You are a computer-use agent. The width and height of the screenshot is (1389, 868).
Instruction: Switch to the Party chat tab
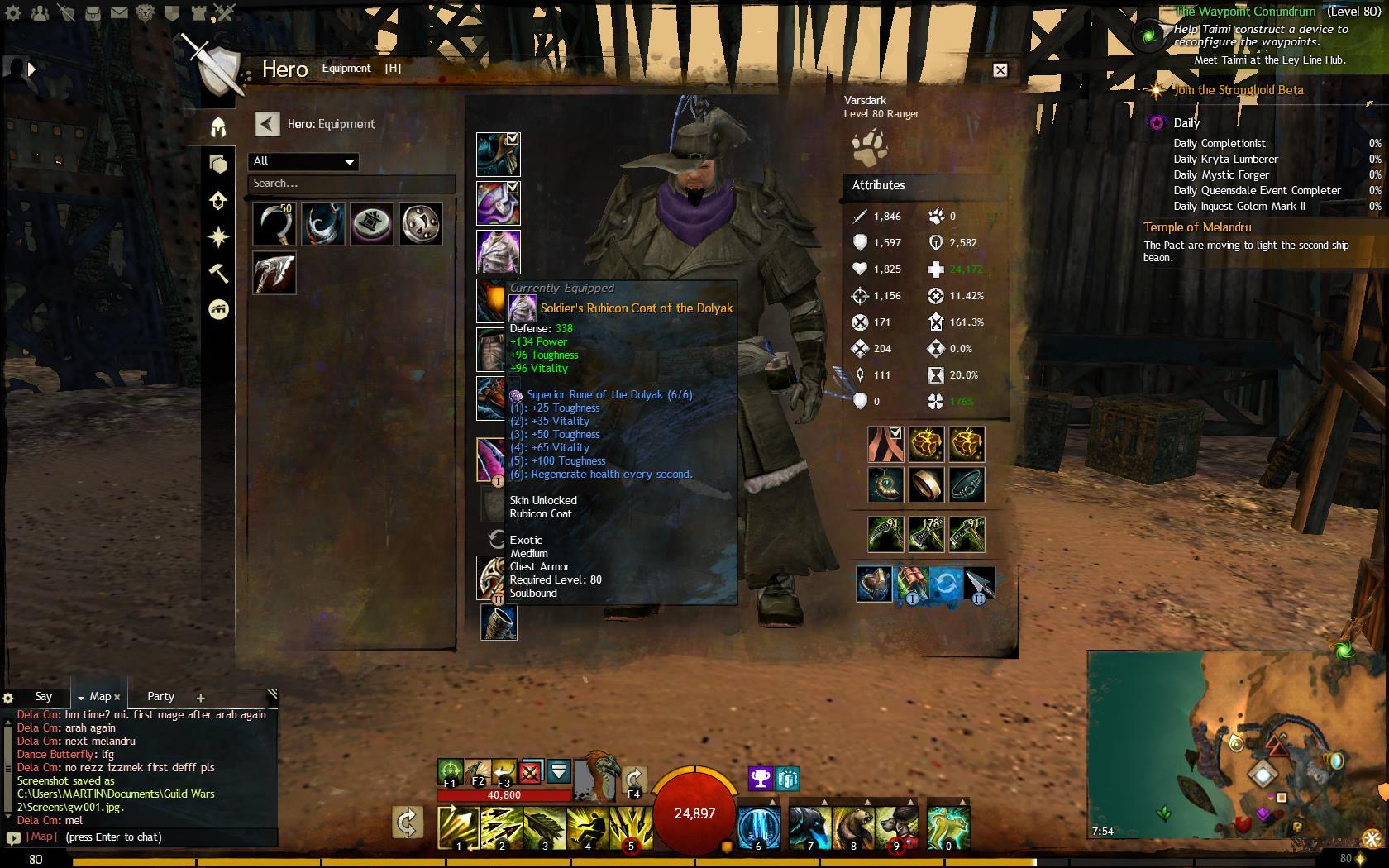click(160, 697)
